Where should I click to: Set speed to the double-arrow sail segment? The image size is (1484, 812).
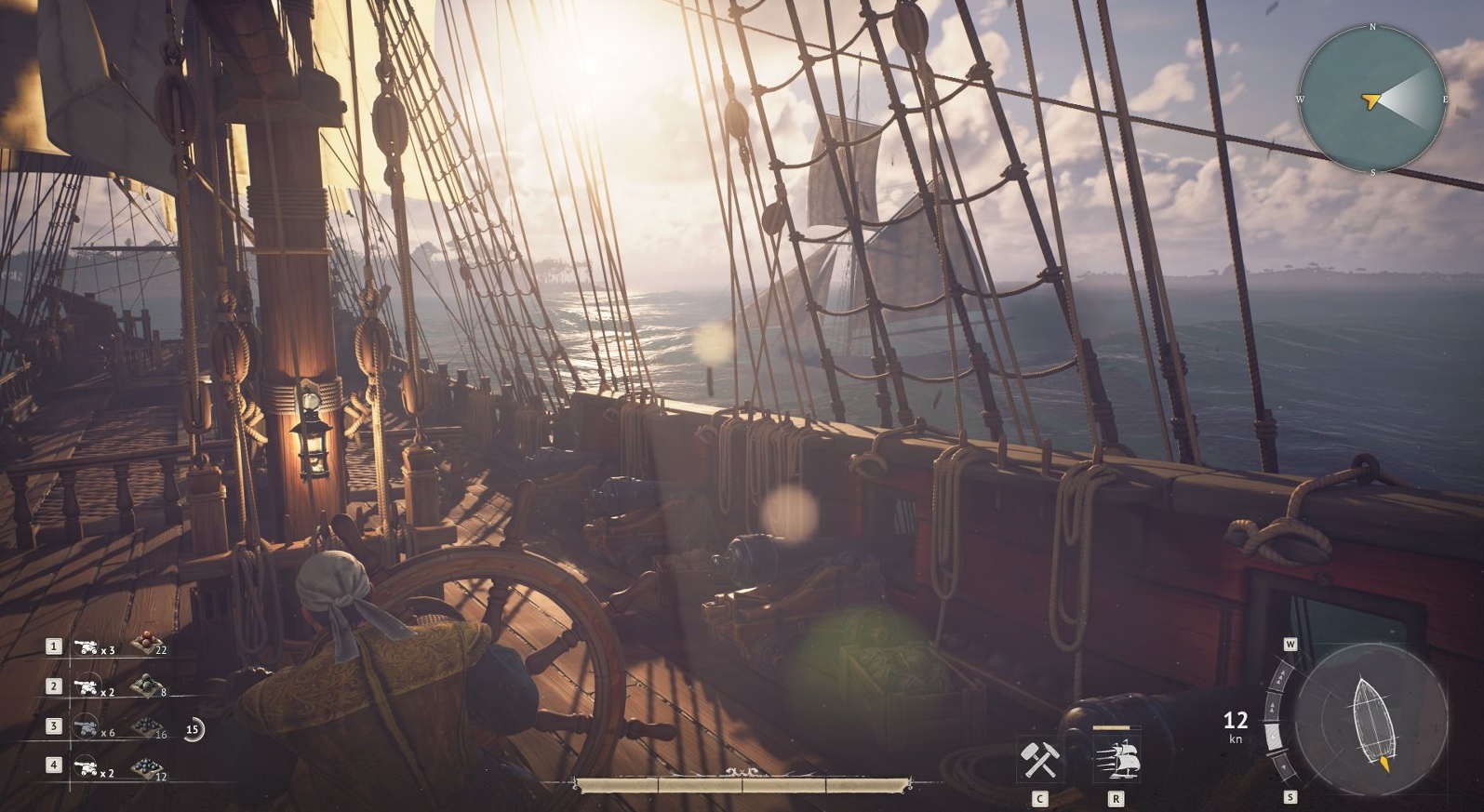tap(1274, 705)
